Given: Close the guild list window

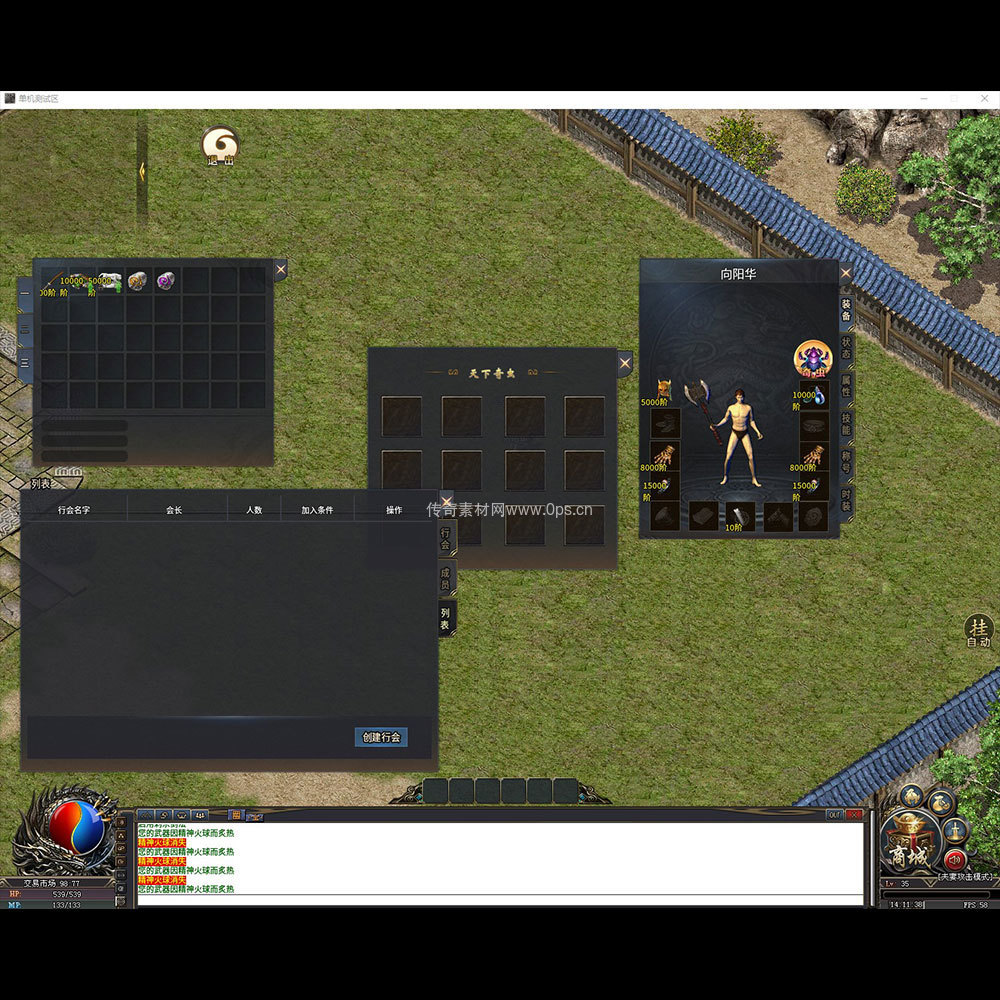Looking at the screenshot, I should click(446, 502).
